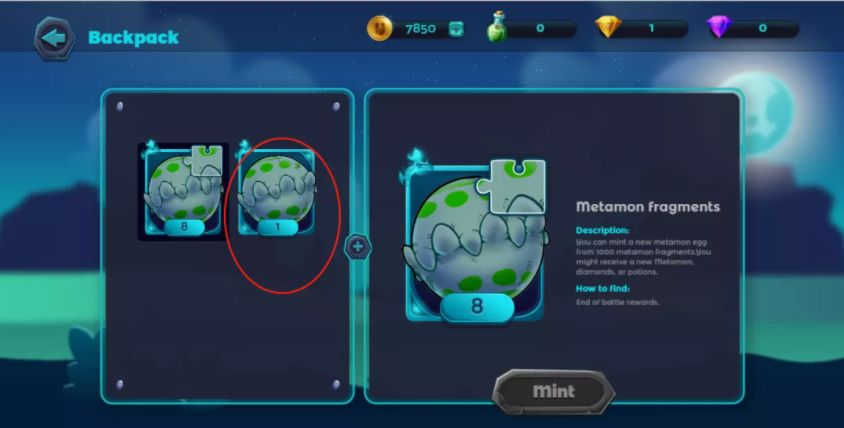Viewport: 844px width, 428px height.
Task: Go back using the arrow button
Action: 53,38
